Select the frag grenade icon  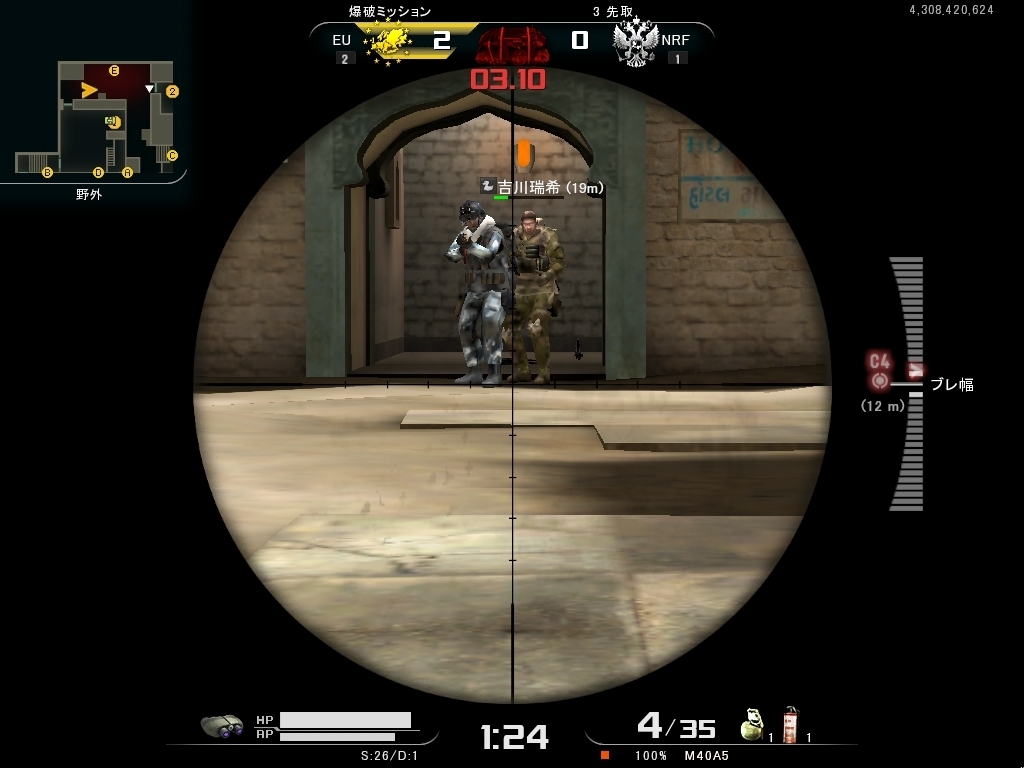click(x=752, y=724)
